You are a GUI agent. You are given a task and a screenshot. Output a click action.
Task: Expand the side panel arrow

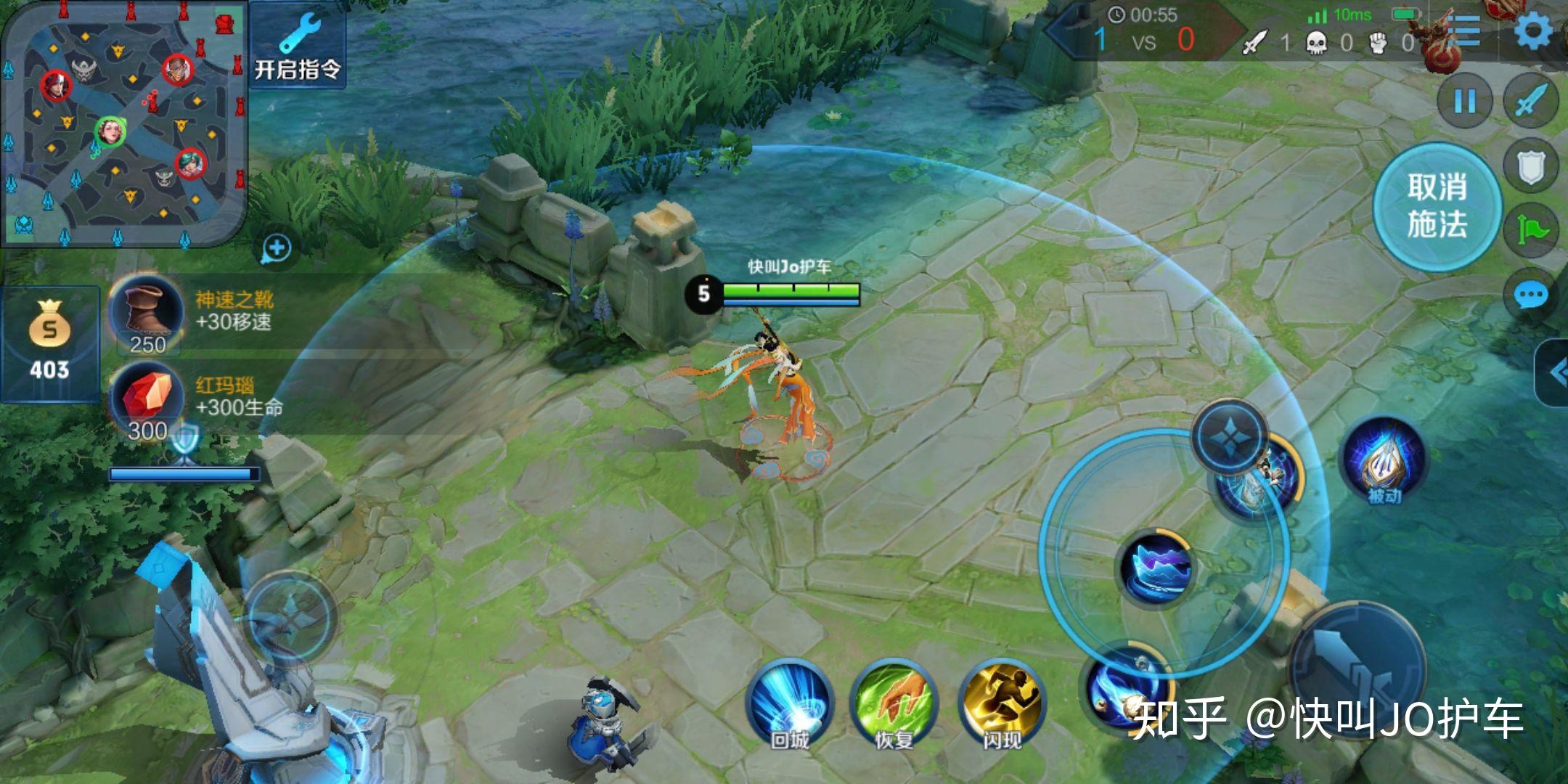click(1555, 373)
